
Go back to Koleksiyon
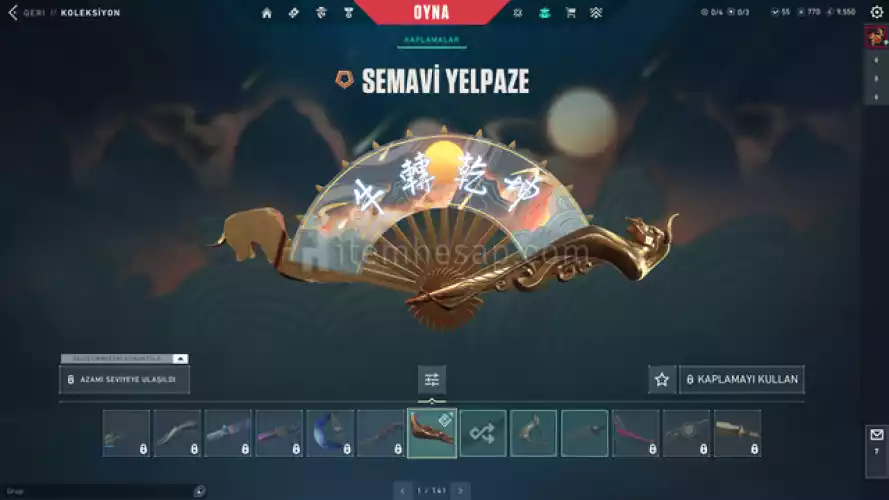coord(13,13)
